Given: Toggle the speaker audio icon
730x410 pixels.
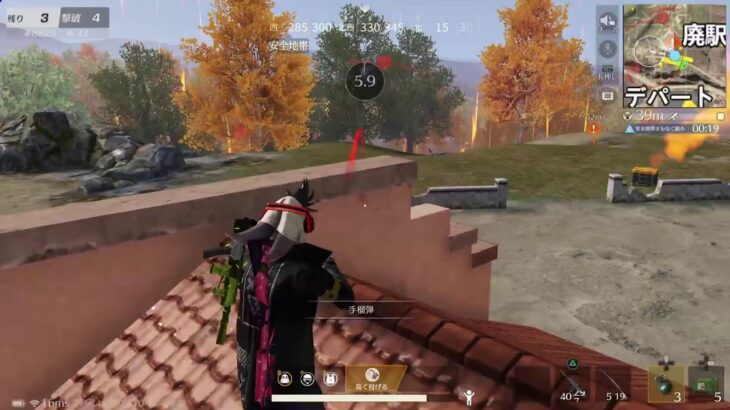Looking at the screenshot, I should 607,21.
